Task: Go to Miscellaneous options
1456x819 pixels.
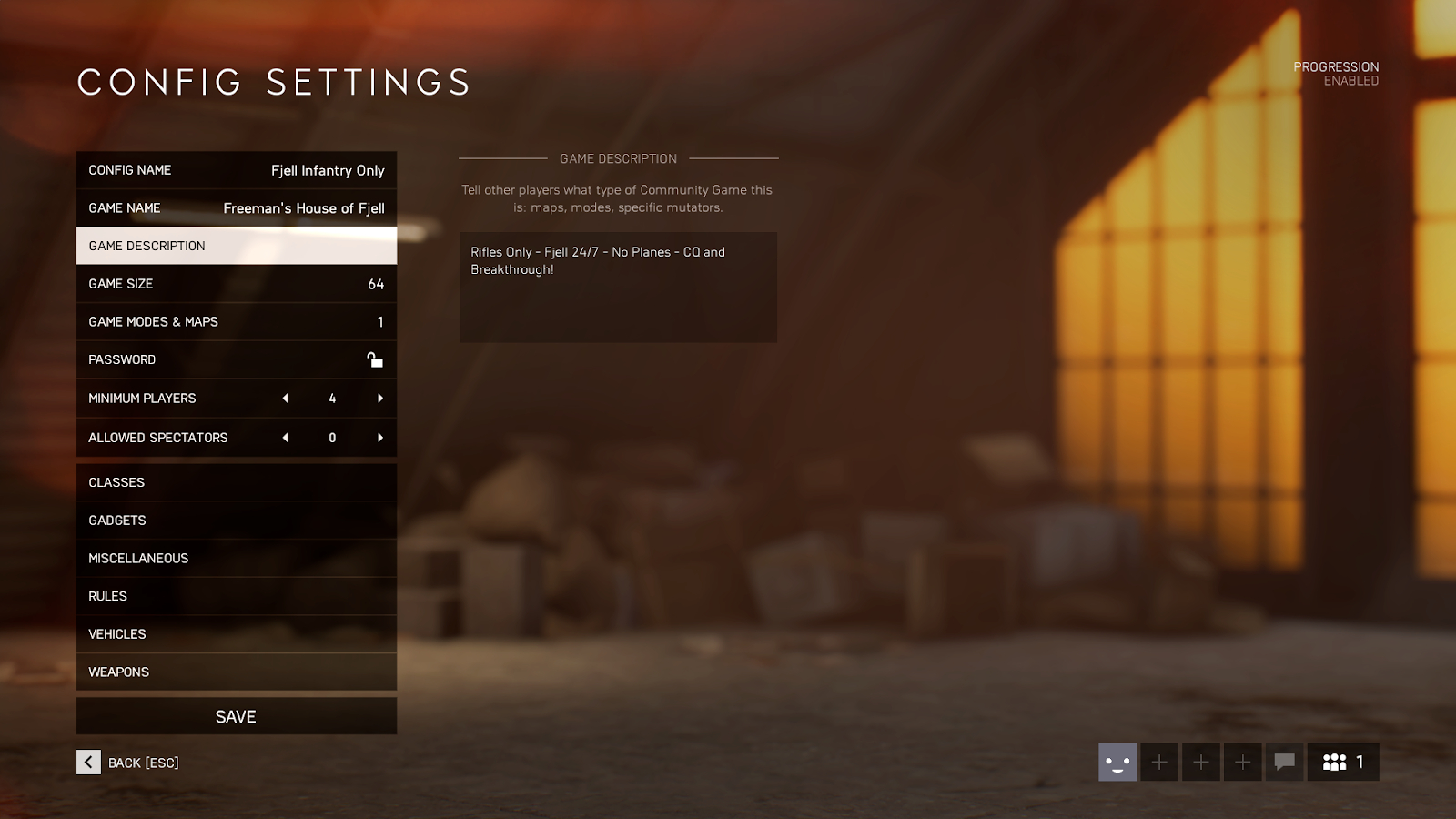Action: [x=236, y=559]
